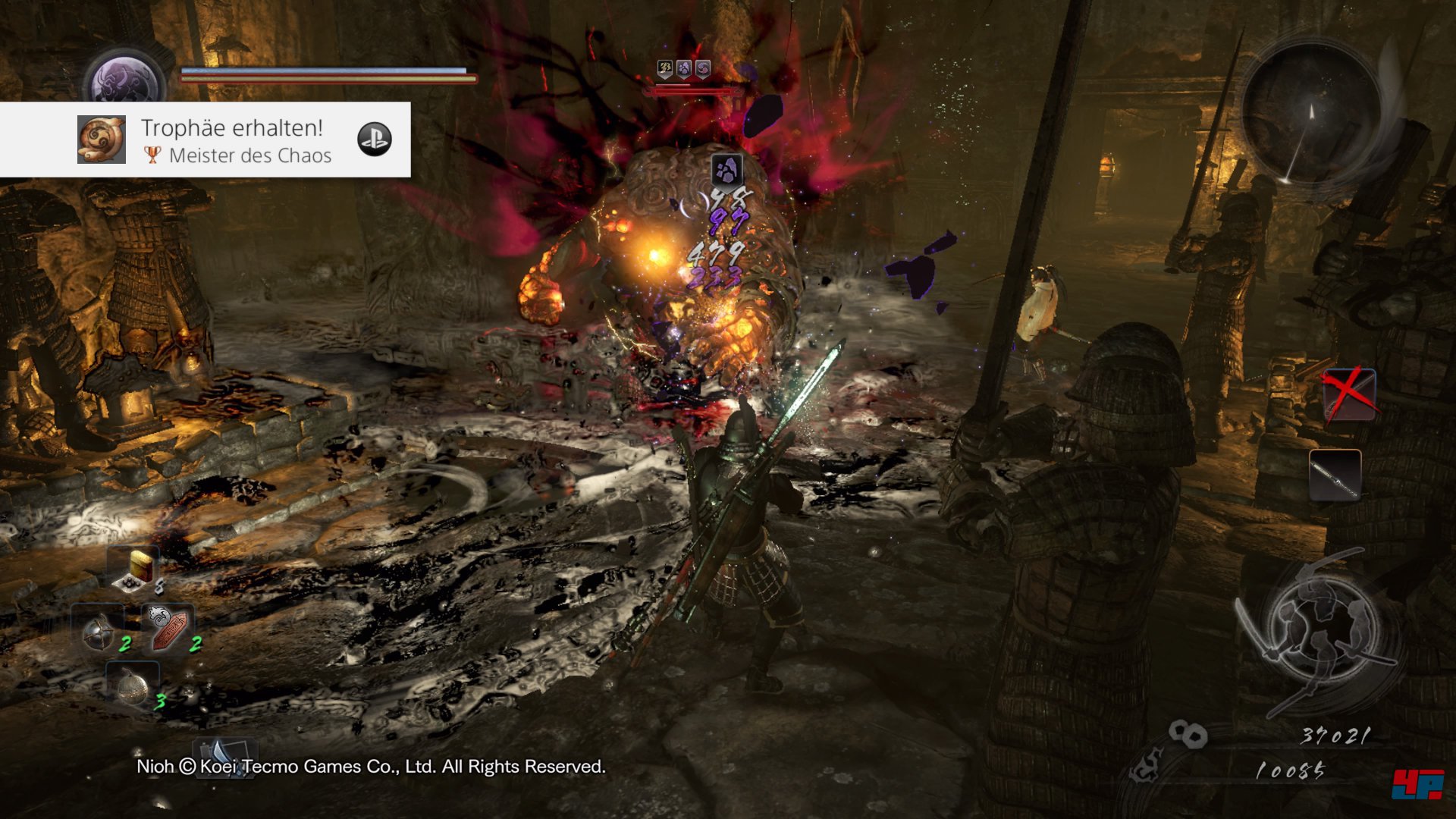Select the round stone ball item slot

[133, 686]
